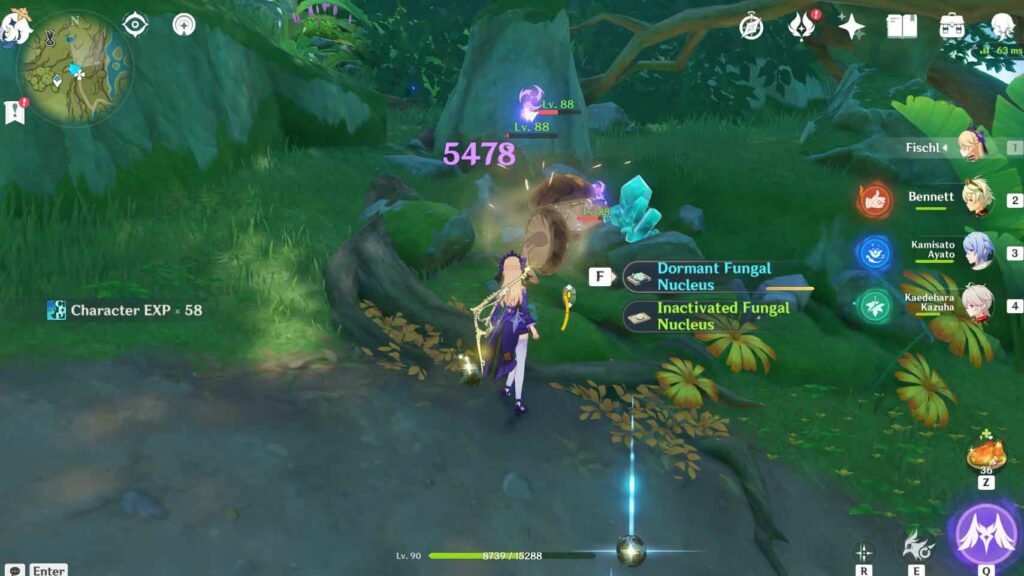Activate the raven Elemental Skill icon
Viewport: 1024px width, 576px height.
tap(914, 545)
